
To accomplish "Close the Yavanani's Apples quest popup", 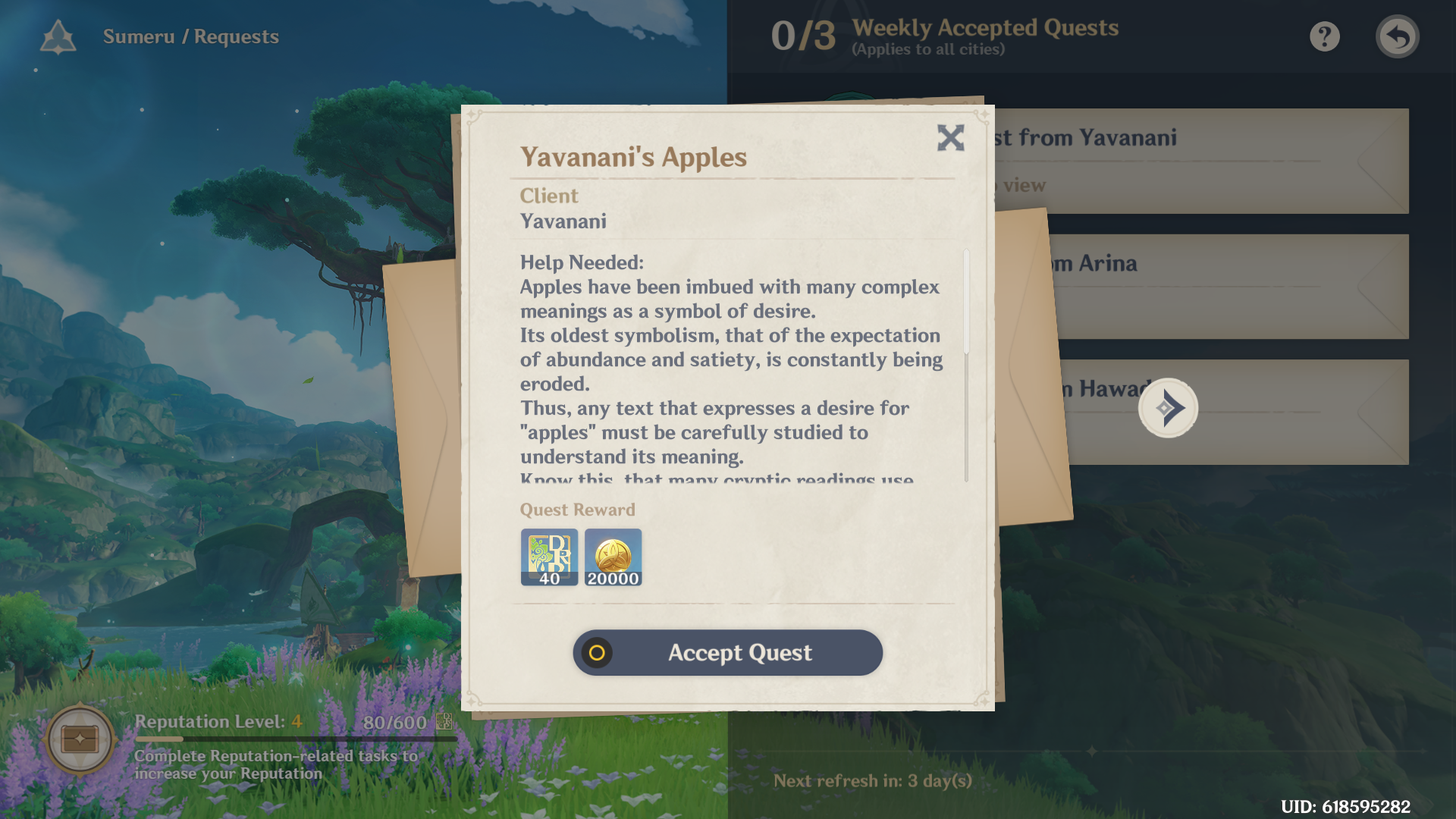I will click(x=950, y=138).
